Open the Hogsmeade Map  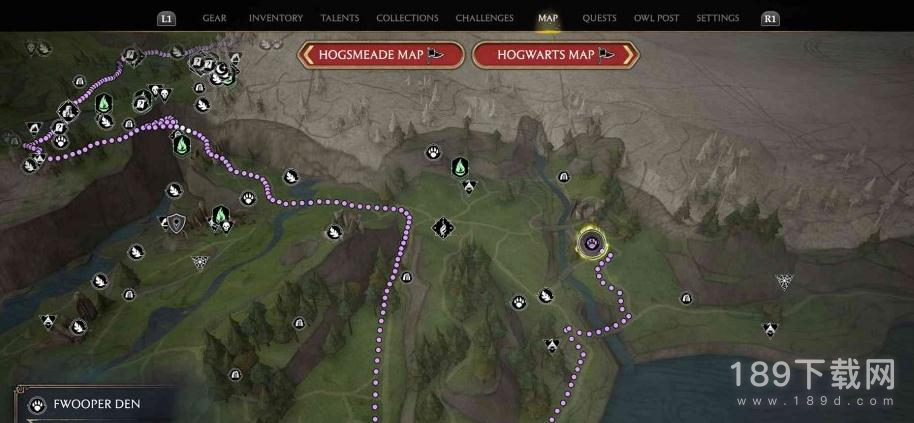tap(381, 55)
